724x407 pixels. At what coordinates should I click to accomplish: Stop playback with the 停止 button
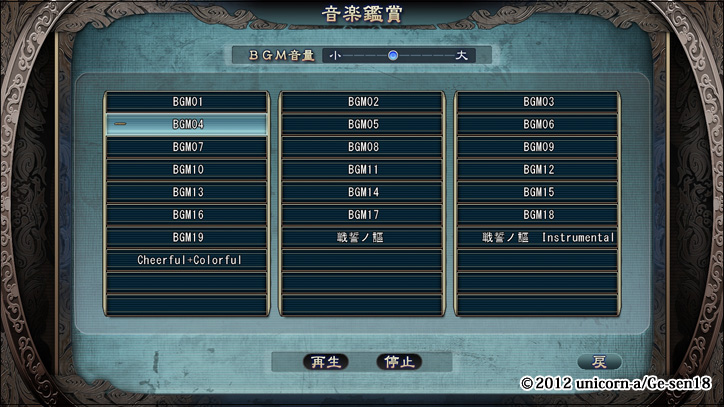398,362
